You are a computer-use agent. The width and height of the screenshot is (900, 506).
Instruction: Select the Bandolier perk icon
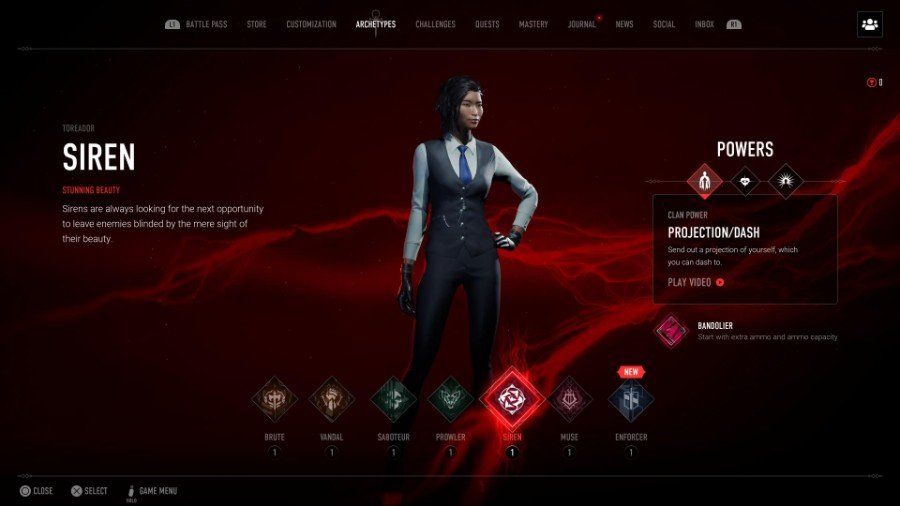click(671, 330)
